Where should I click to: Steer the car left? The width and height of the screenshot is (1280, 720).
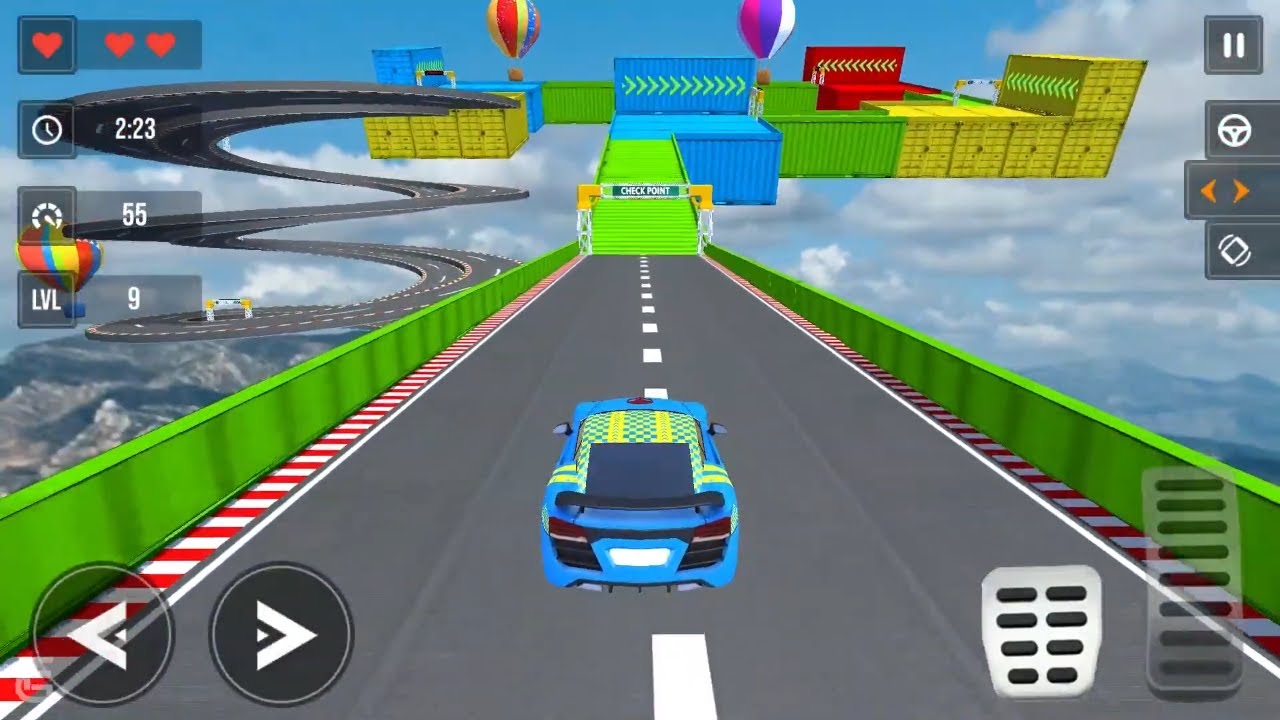(102, 634)
